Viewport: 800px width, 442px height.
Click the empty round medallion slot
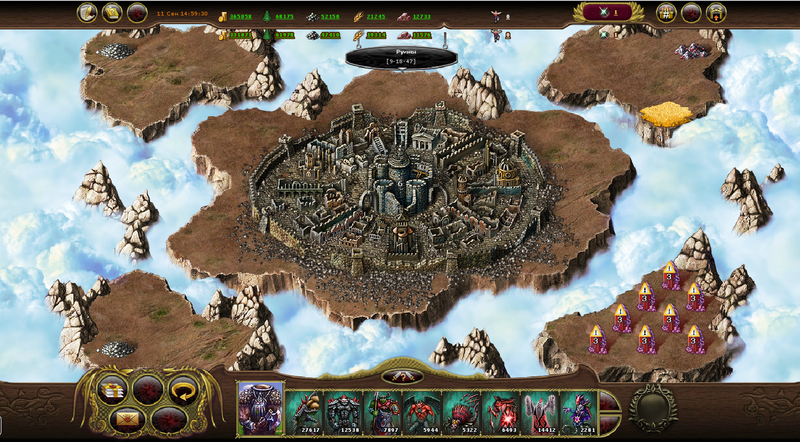pos(653,407)
